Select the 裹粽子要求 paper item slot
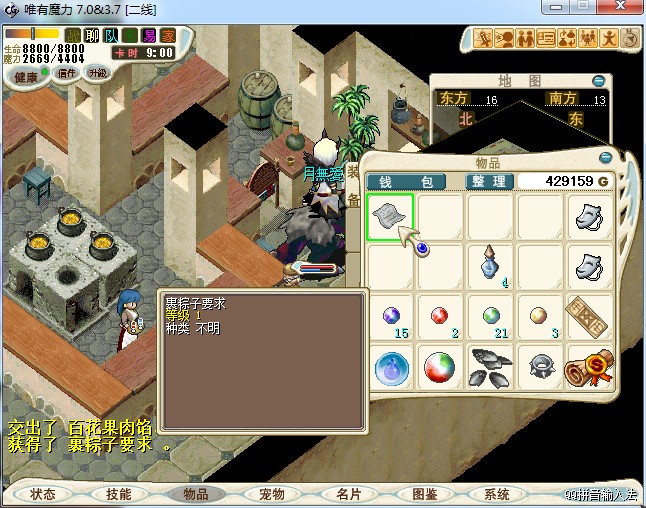This screenshot has height=508, width=646. (x=389, y=217)
